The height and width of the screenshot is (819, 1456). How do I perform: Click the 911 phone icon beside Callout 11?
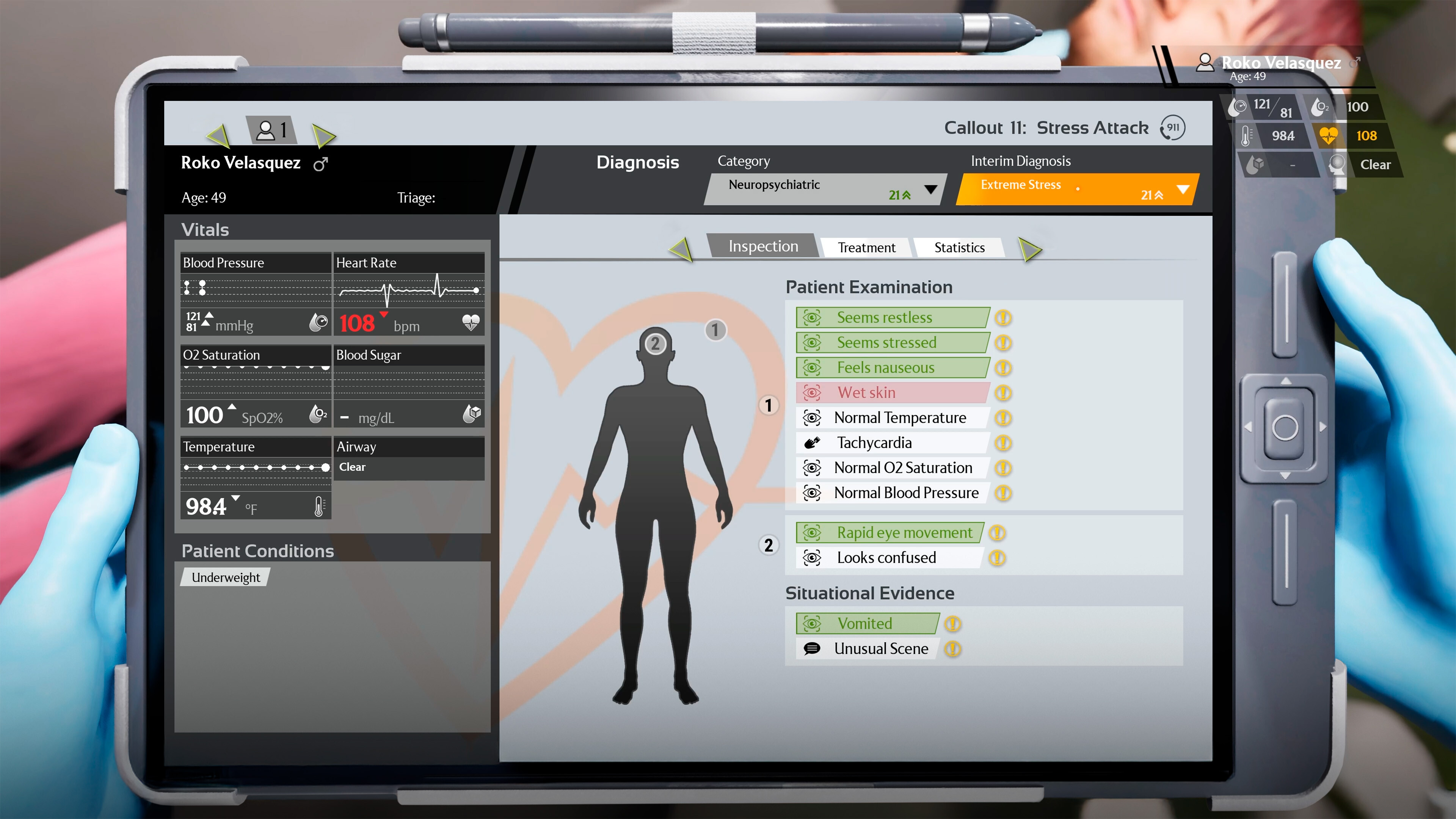(x=1172, y=128)
